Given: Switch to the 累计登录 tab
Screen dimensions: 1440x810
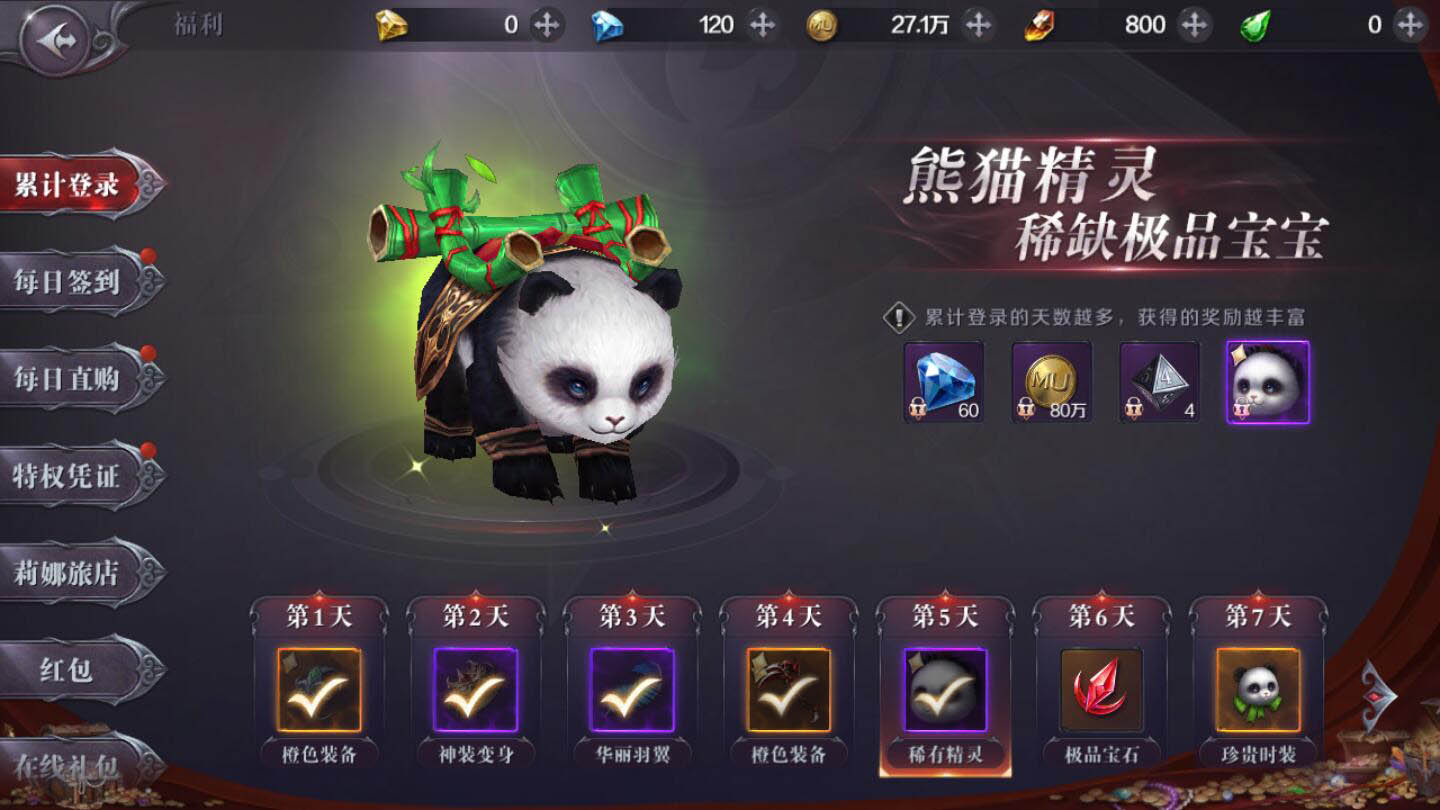Looking at the screenshot, I should point(70,186).
